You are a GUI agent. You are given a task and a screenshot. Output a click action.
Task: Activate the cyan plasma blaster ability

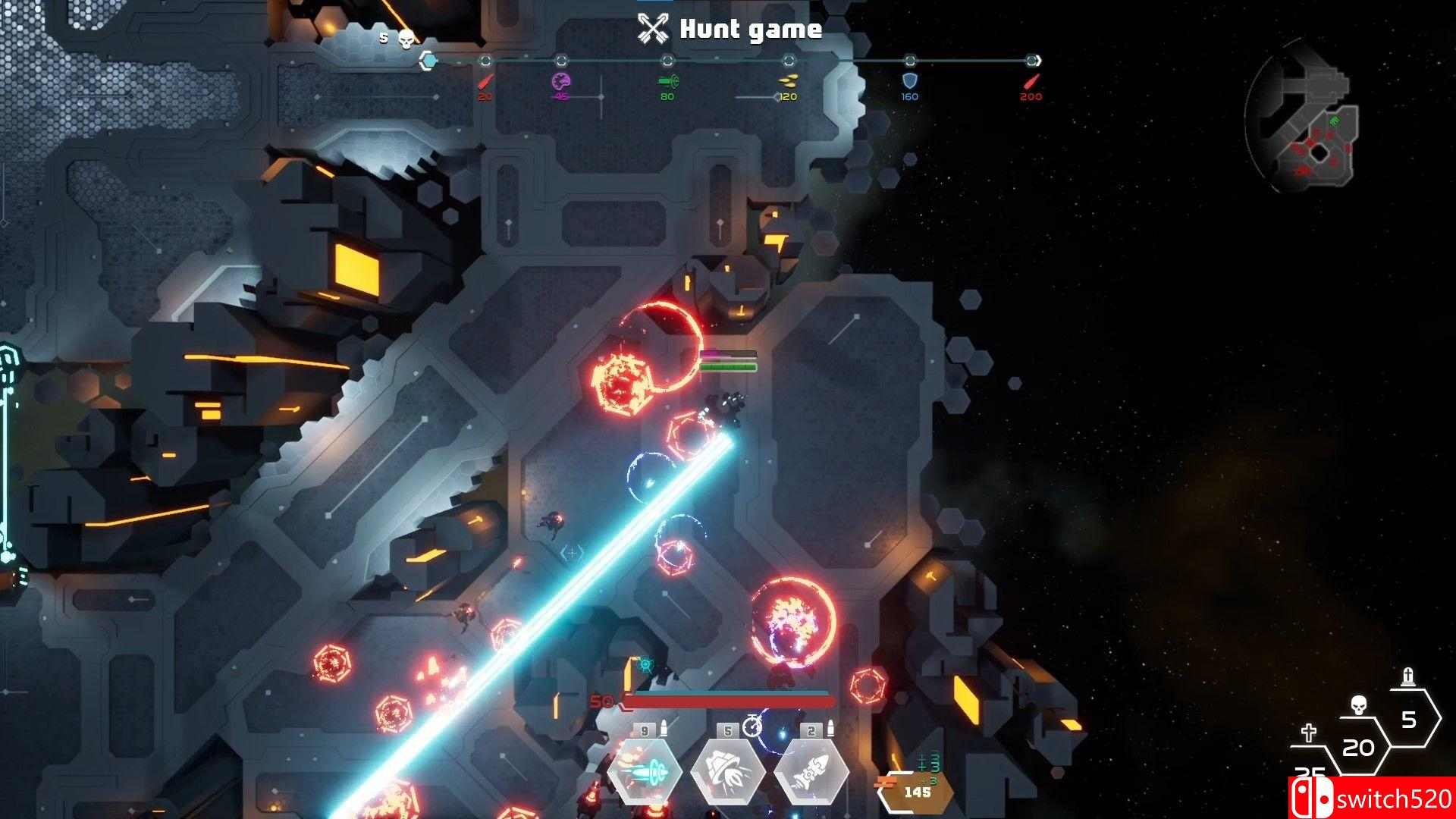click(x=644, y=772)
